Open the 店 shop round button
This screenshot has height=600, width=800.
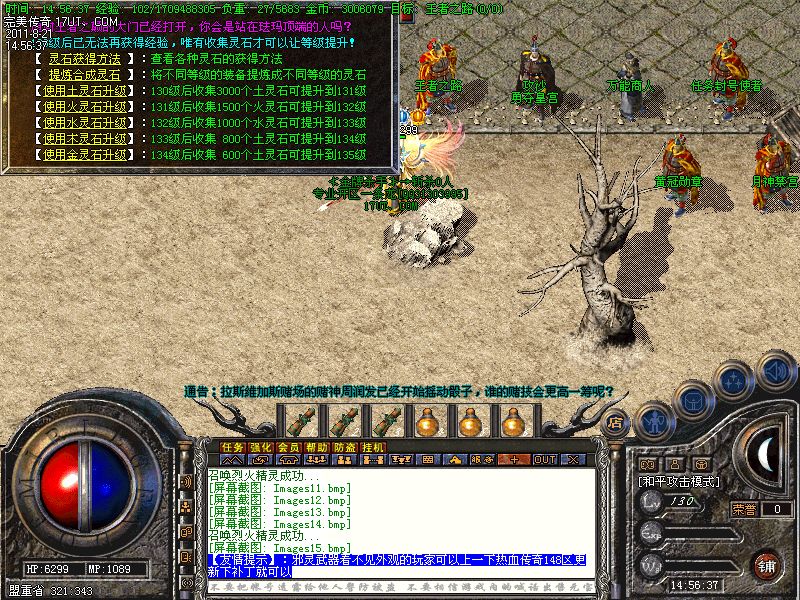click(x=617, y=423)
